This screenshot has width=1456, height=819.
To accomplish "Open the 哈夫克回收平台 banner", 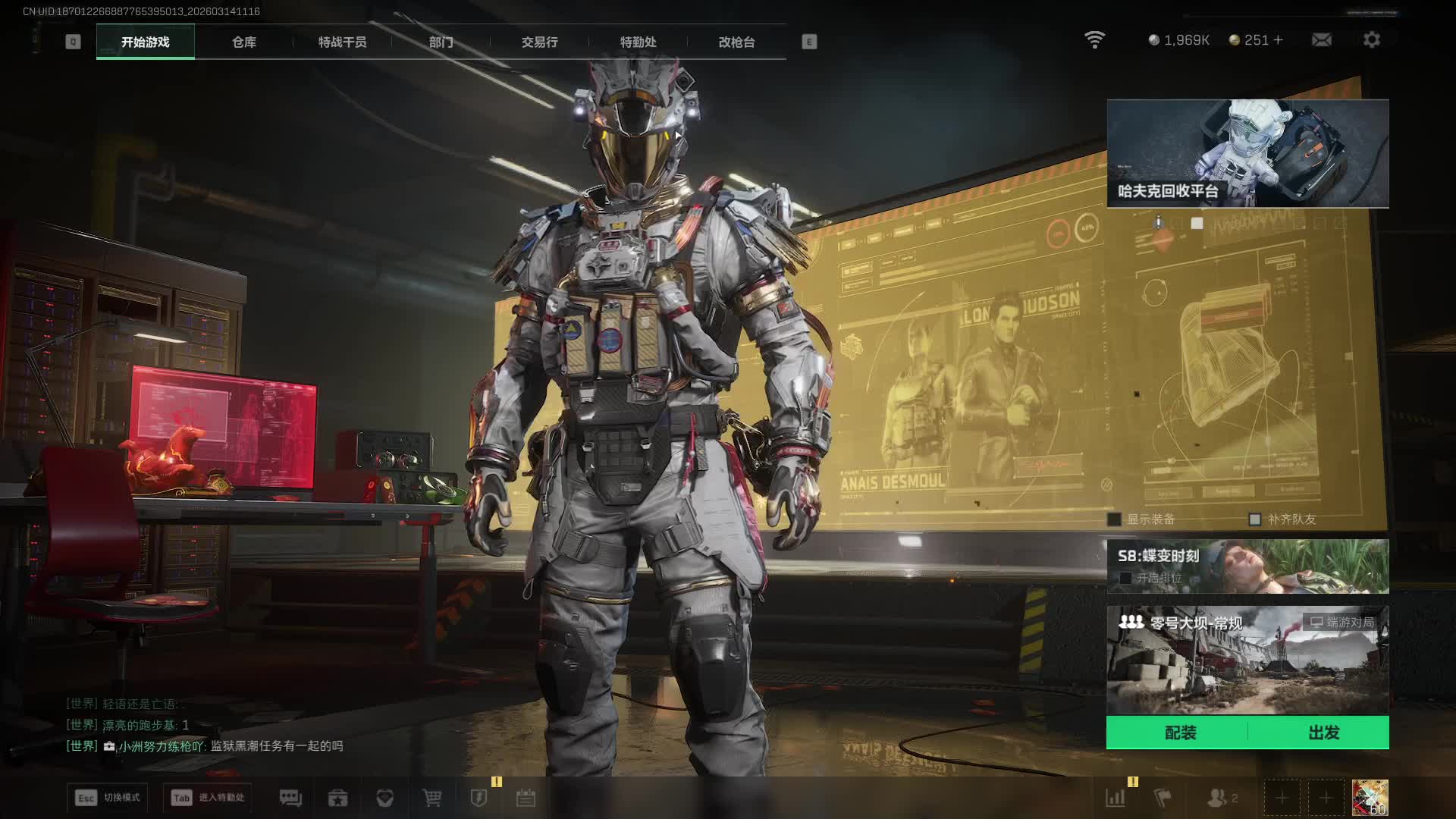I will [x=1247, y=153].
